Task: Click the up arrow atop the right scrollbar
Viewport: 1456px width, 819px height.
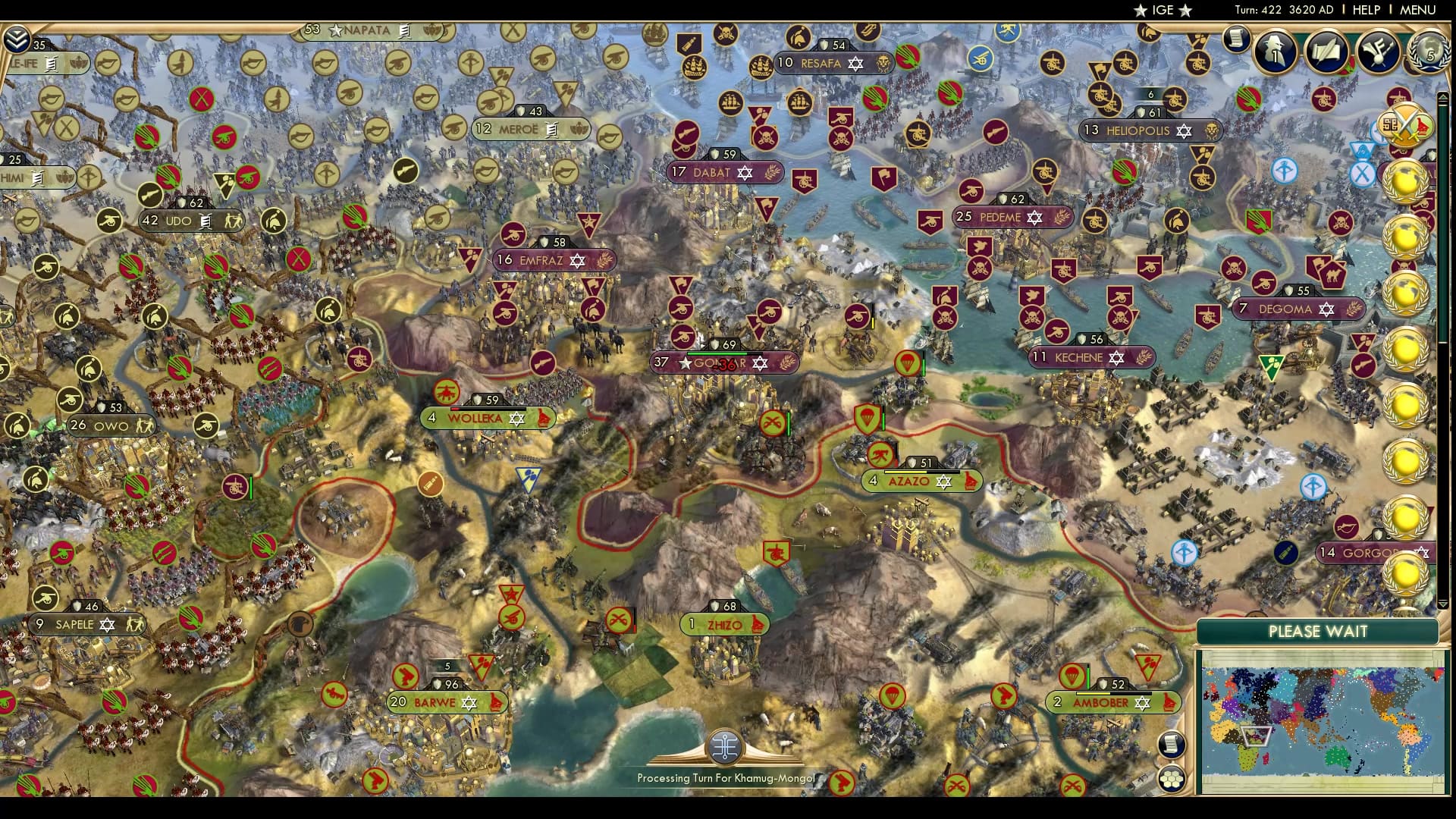Action: [1442, 96]
